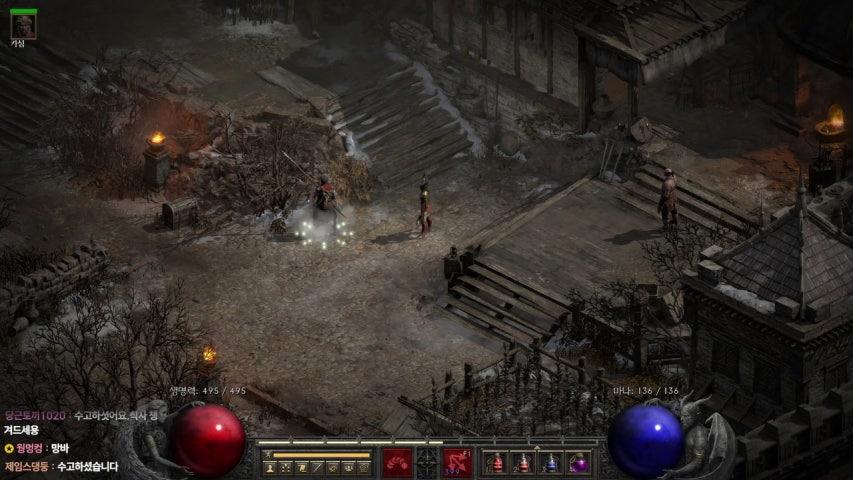
Task: Open the left-click attack skill selector
Action: pyautogui.click(x=397, y=462)
